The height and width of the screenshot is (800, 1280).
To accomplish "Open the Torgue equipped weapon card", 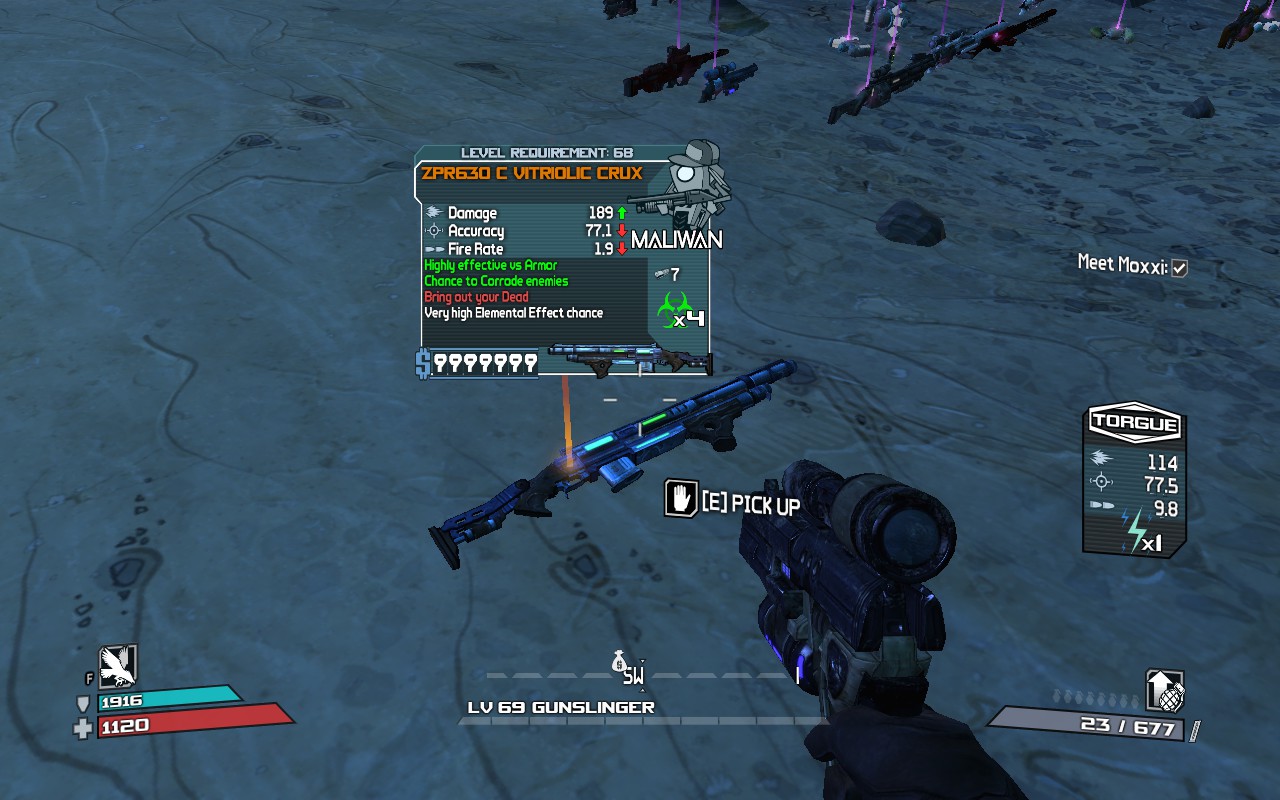I will [1134, 481].
